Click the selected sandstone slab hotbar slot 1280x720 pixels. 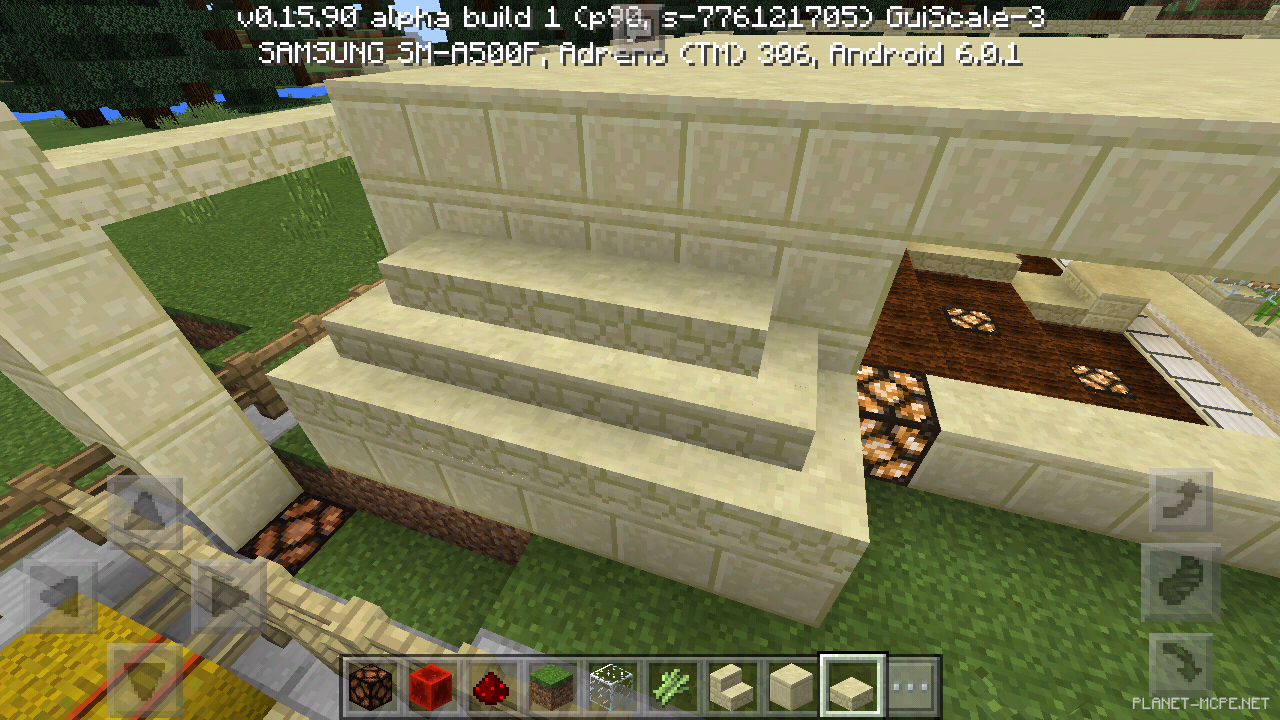851,681
